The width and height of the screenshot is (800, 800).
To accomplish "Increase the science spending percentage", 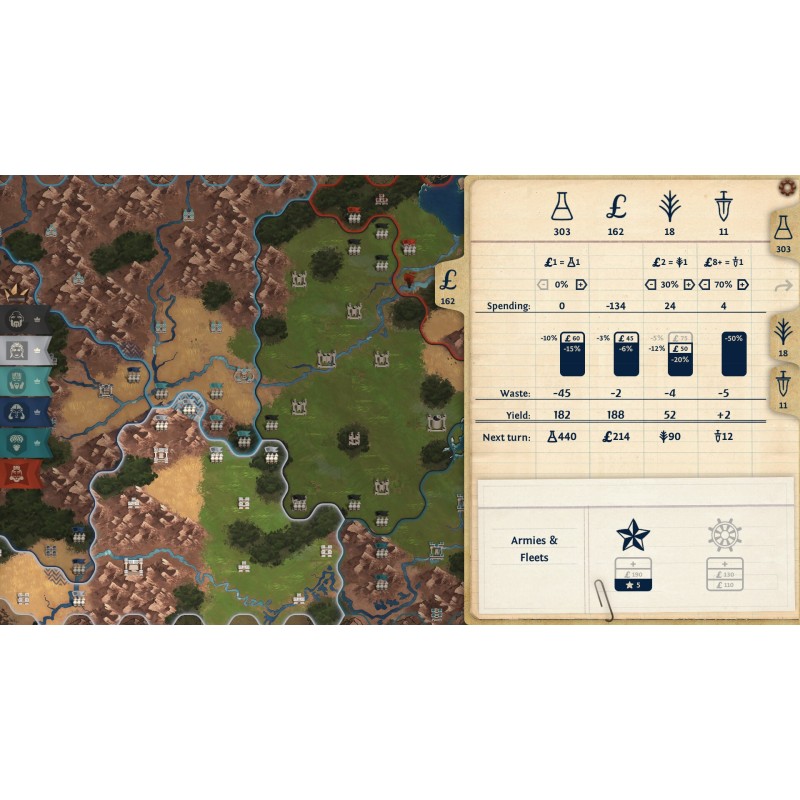I will pos(580,284).
